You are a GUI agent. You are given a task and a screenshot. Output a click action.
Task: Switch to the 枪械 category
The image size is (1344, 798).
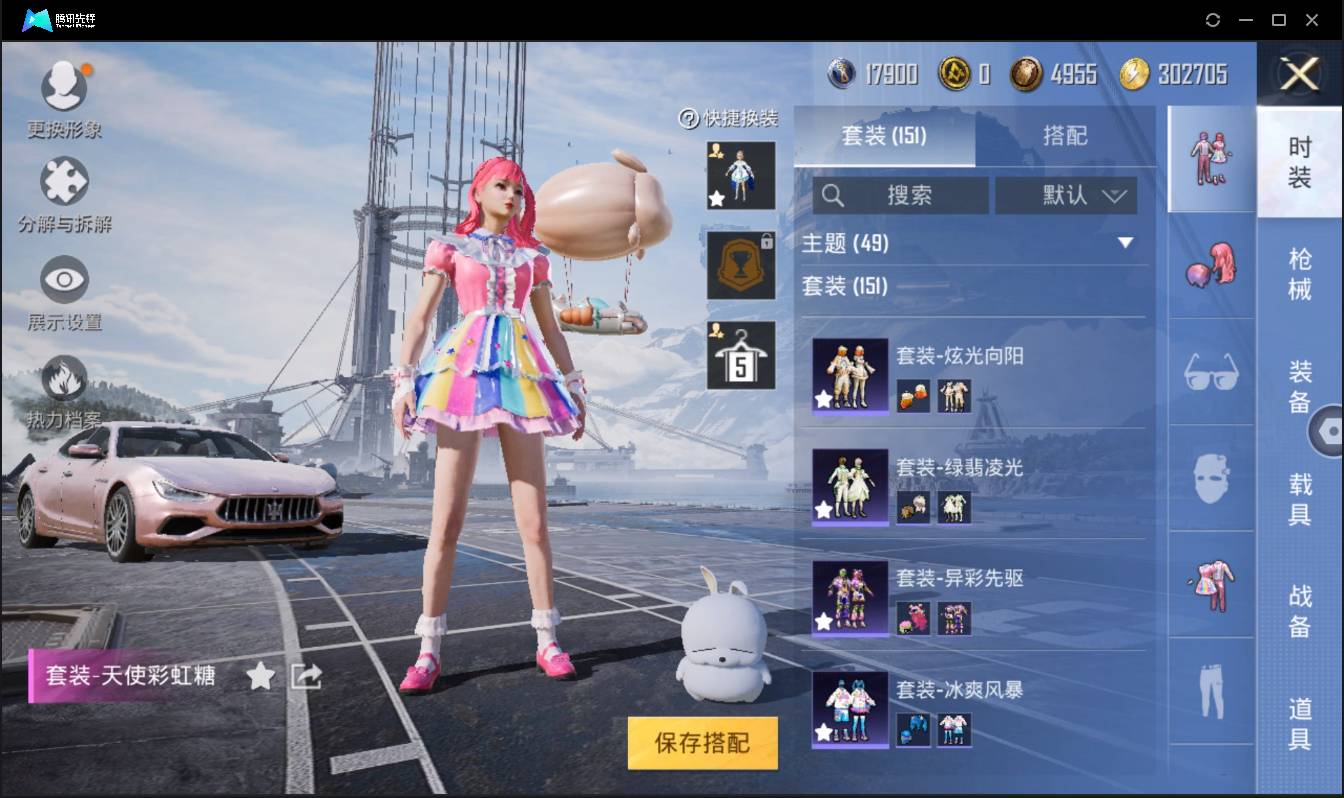pos(1301,270)
